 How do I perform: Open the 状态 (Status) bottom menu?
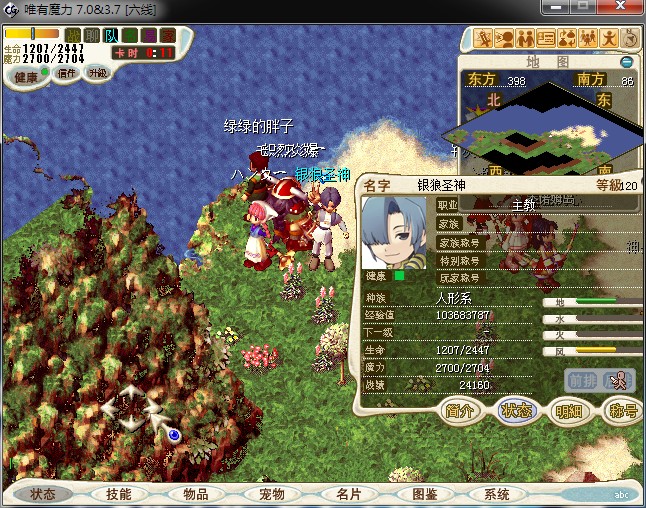point(43,494)
